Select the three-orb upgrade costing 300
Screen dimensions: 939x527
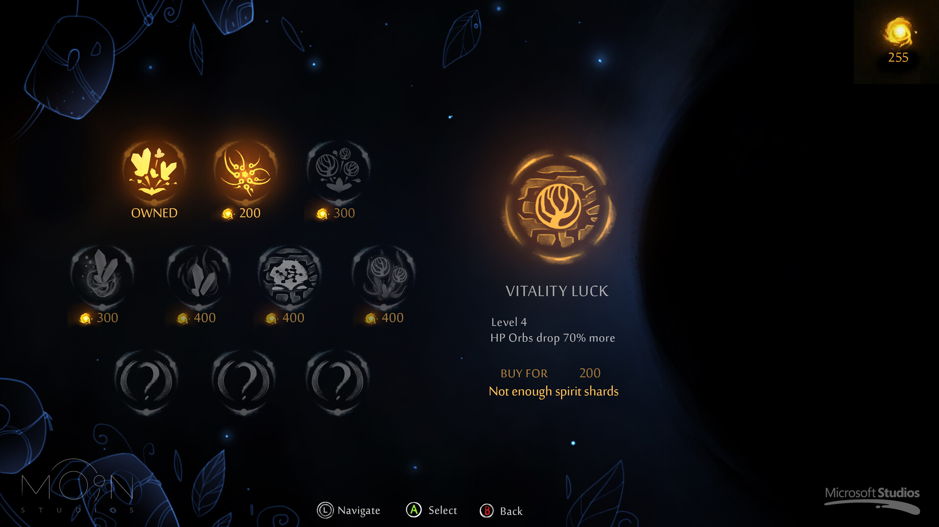tap(338, 170)
